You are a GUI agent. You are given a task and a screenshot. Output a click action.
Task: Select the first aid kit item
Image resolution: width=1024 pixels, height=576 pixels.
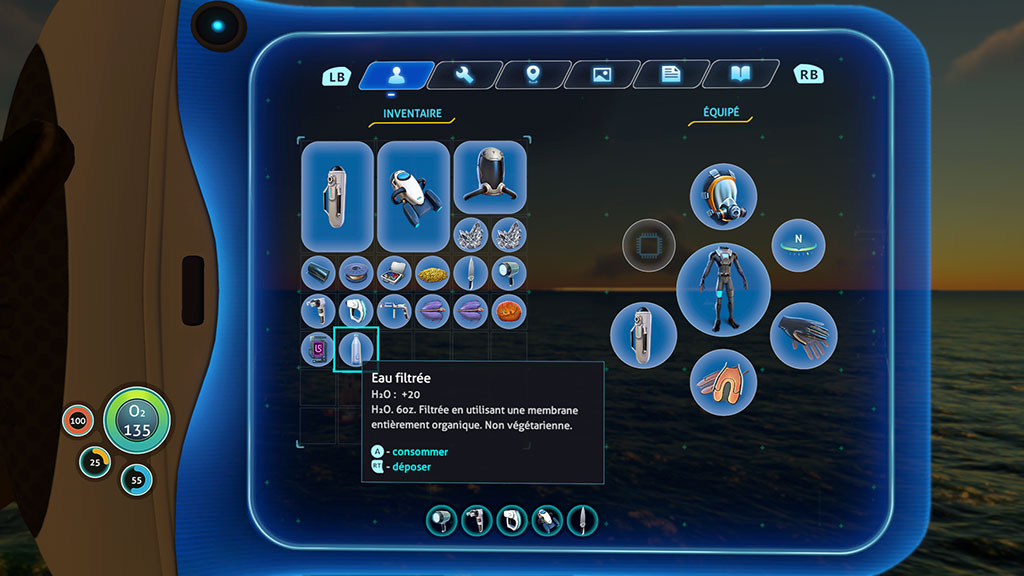395,272
